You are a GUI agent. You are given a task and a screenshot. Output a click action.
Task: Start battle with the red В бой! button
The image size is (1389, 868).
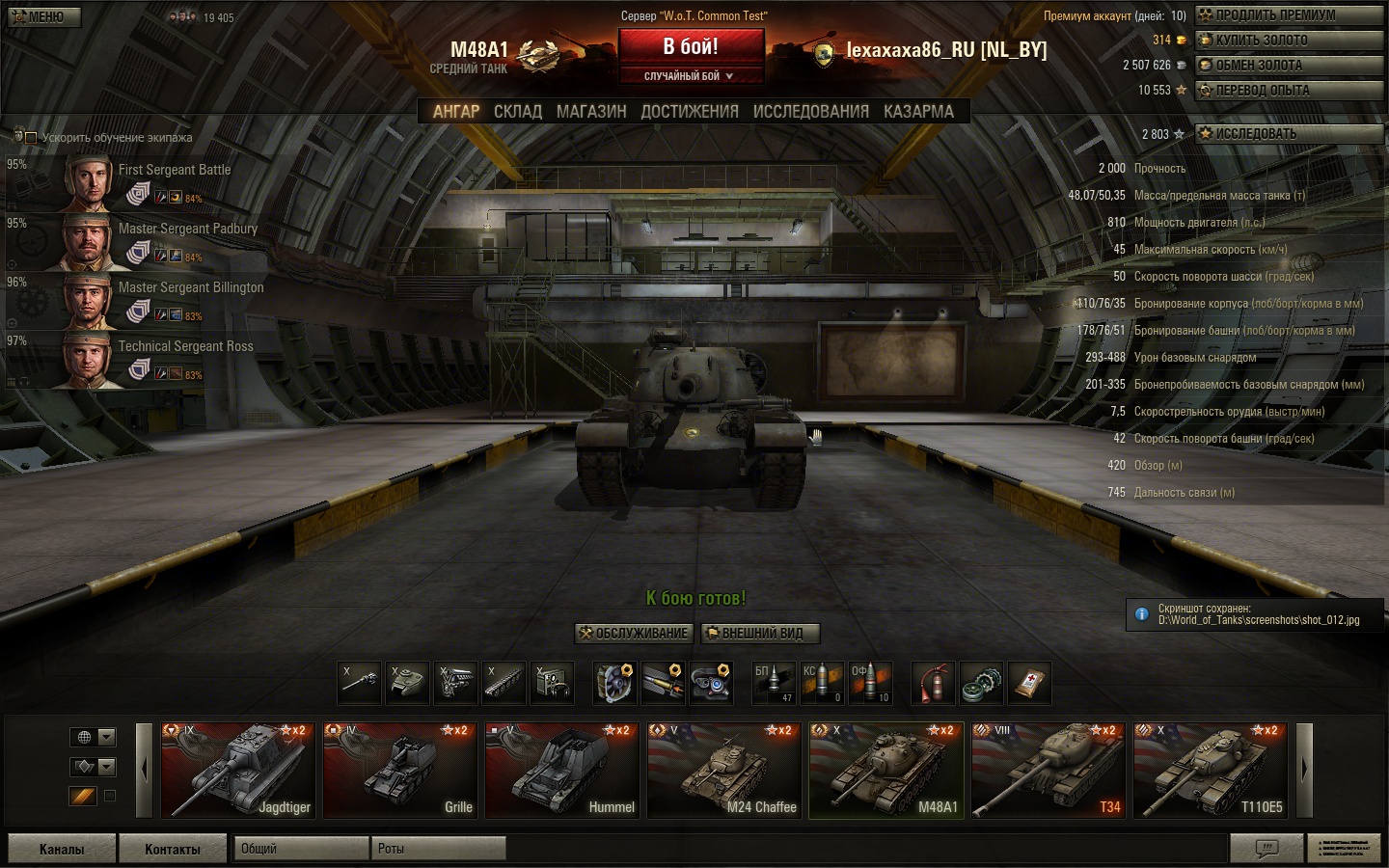[x=691, y=46]
